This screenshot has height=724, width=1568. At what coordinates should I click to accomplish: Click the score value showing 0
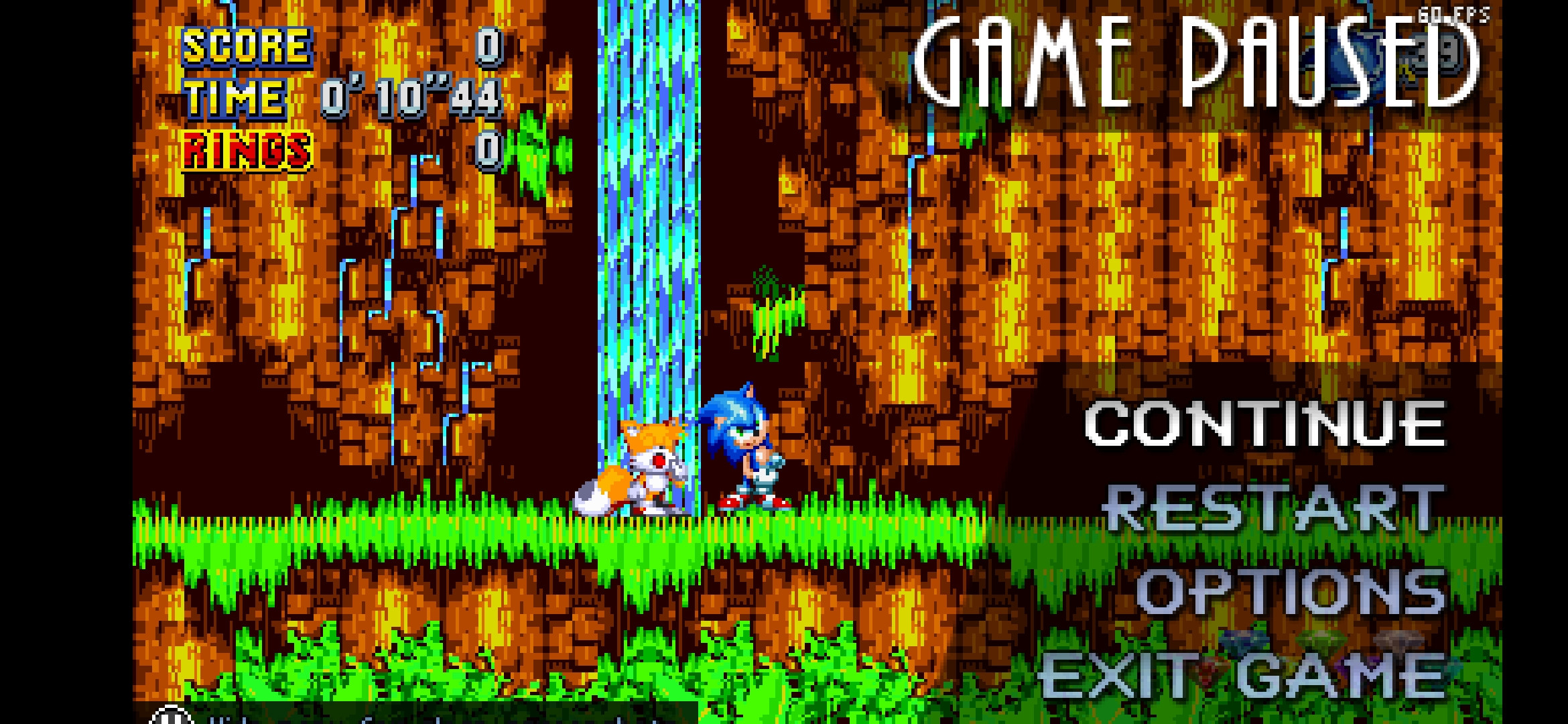pyautogui.click(x=487, y=47)
